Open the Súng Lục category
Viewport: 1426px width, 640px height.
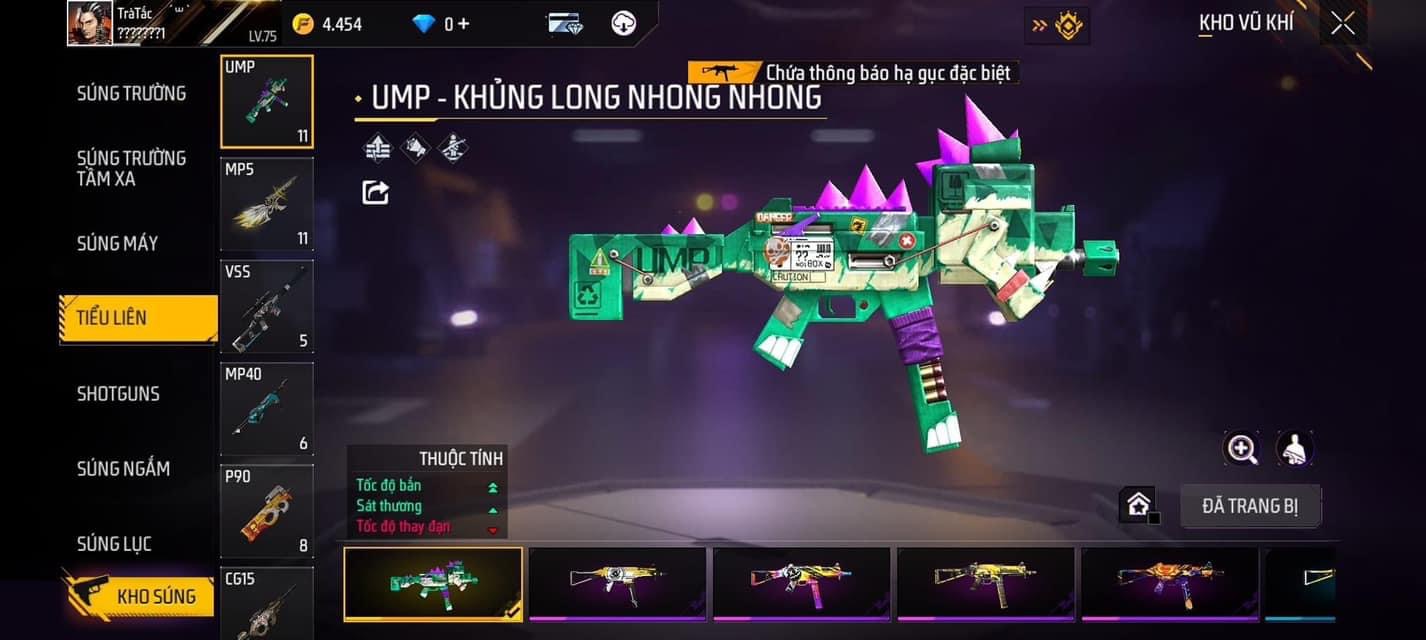point(114,544)
